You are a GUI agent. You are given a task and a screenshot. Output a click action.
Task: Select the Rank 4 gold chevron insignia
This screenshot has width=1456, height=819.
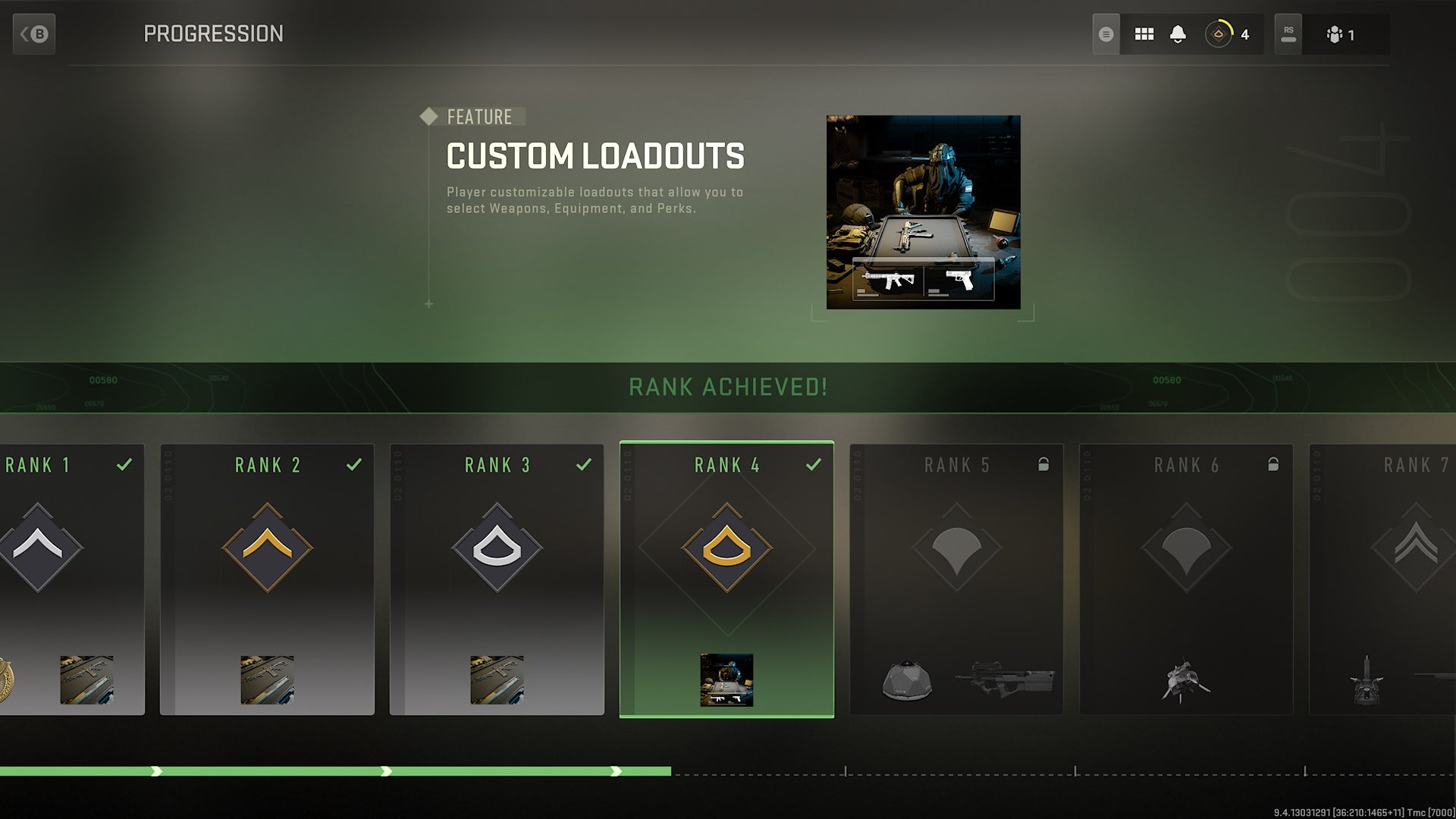point(727,548)
